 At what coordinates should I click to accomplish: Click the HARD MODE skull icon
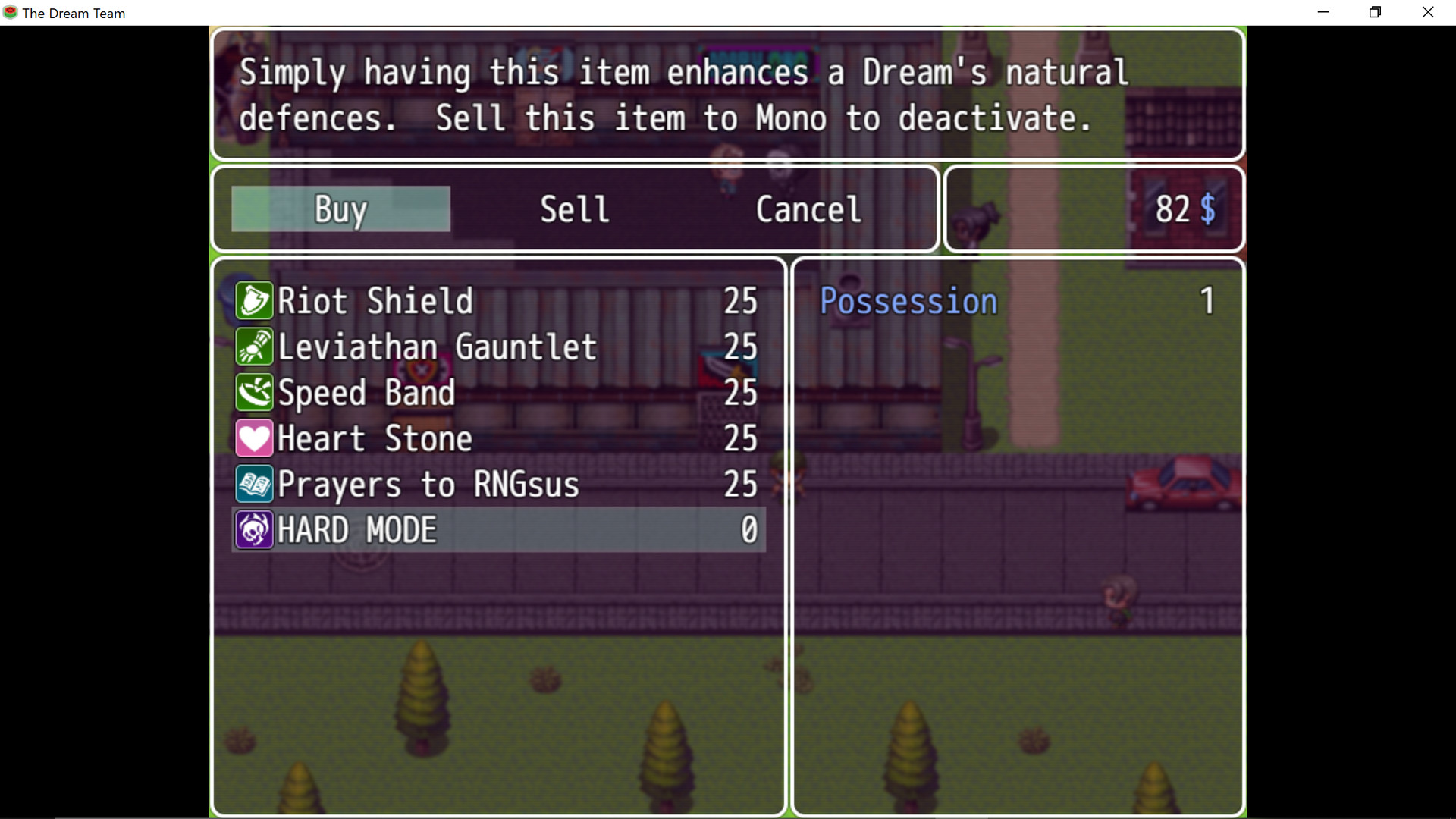pos(254,529)
